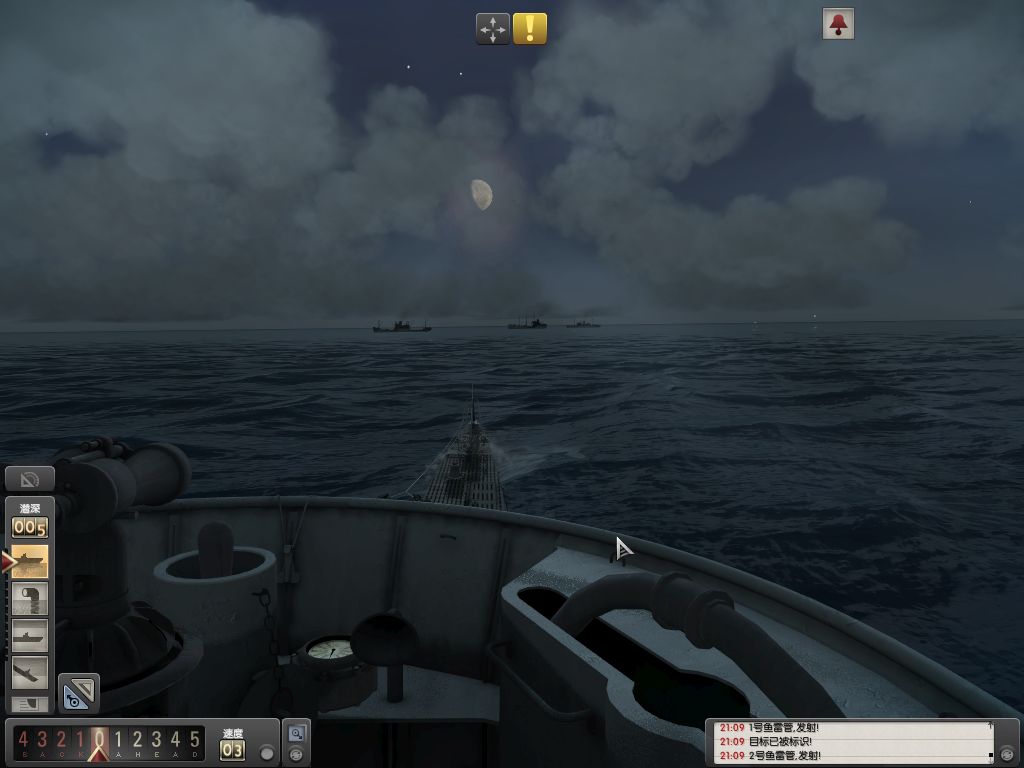Screen dimensions: 1024x768
Task: Click the round button beside the message log
Action: tap(1007, 753)
